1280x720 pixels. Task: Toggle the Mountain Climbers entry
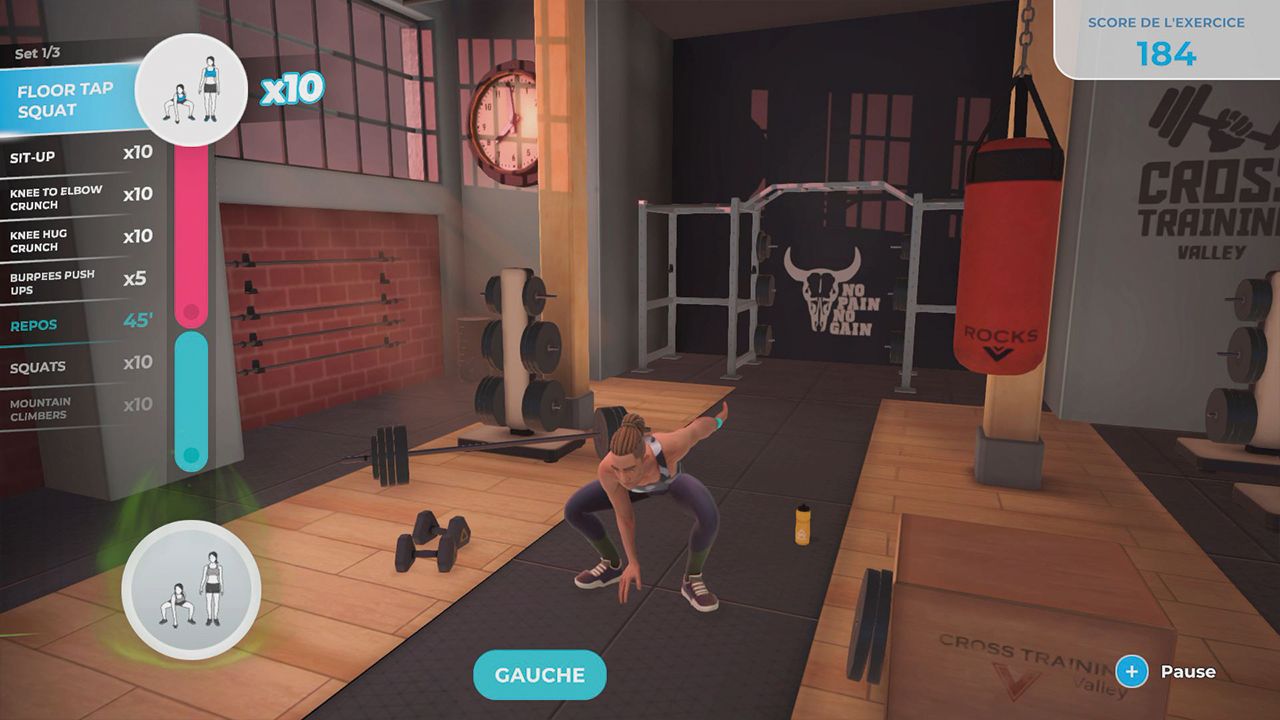pos(70,406)
